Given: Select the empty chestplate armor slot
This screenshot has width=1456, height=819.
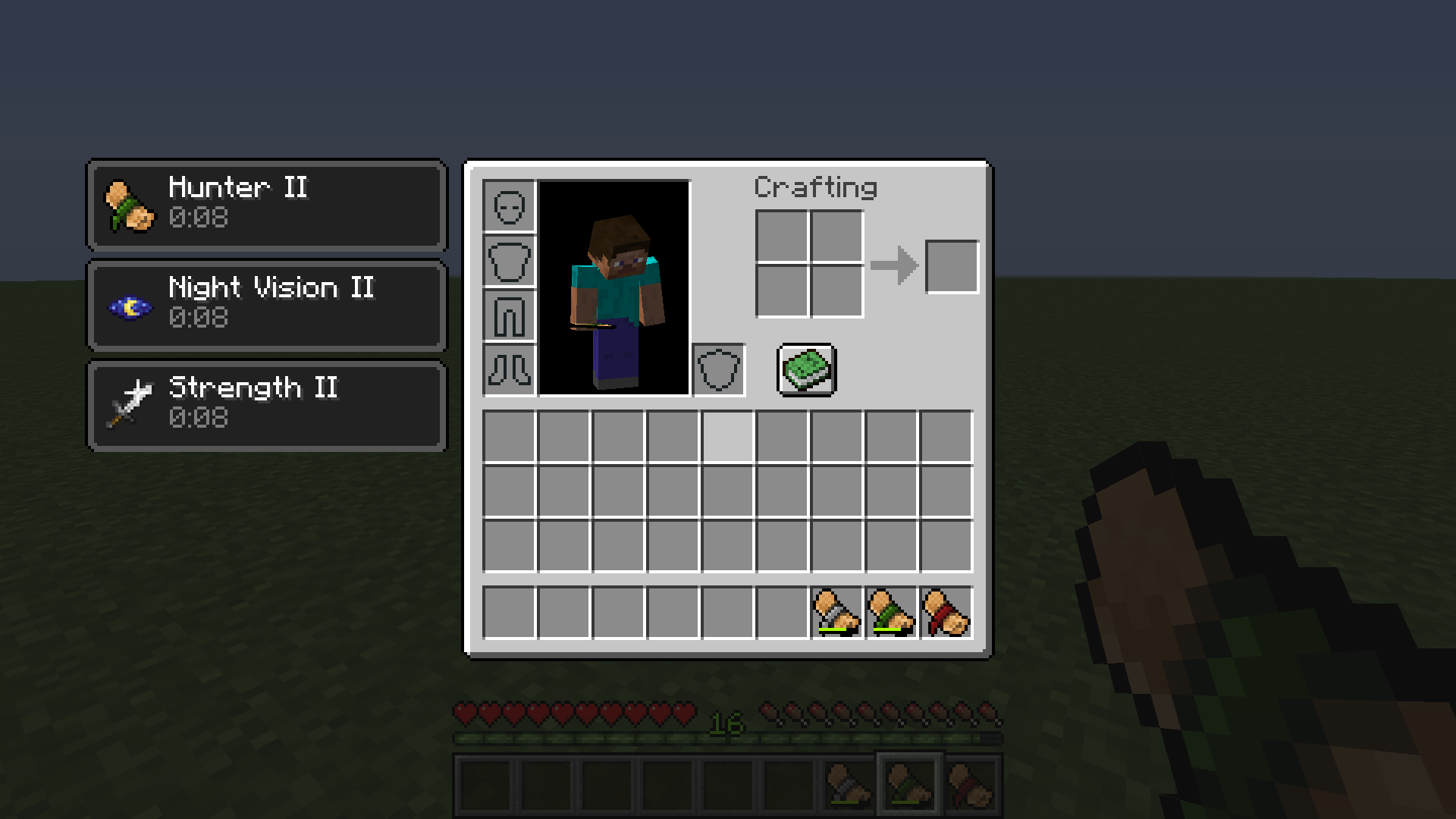Looking at the screenshot, I should point(508,260).
